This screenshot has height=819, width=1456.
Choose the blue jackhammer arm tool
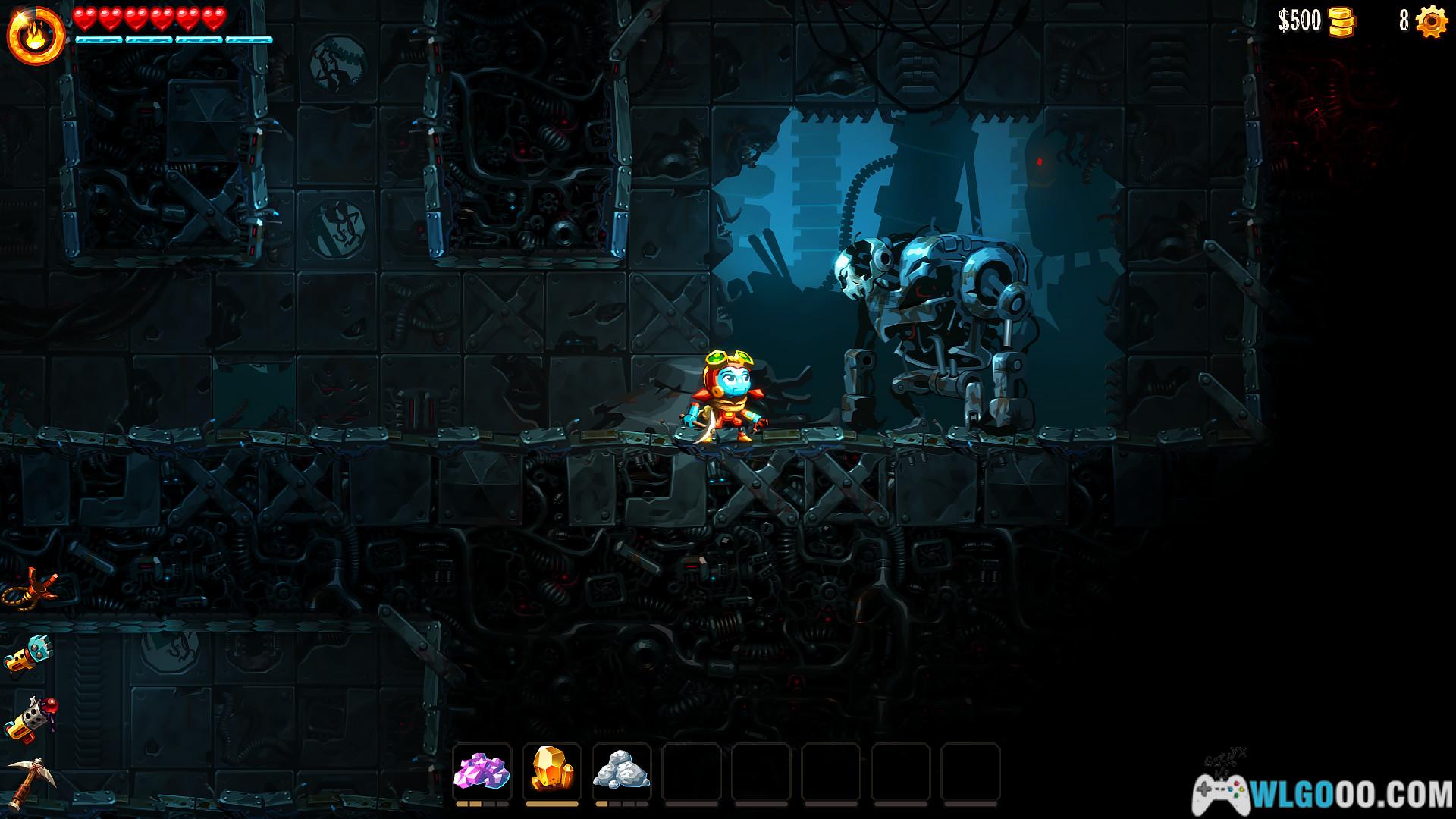click(29, 653)
